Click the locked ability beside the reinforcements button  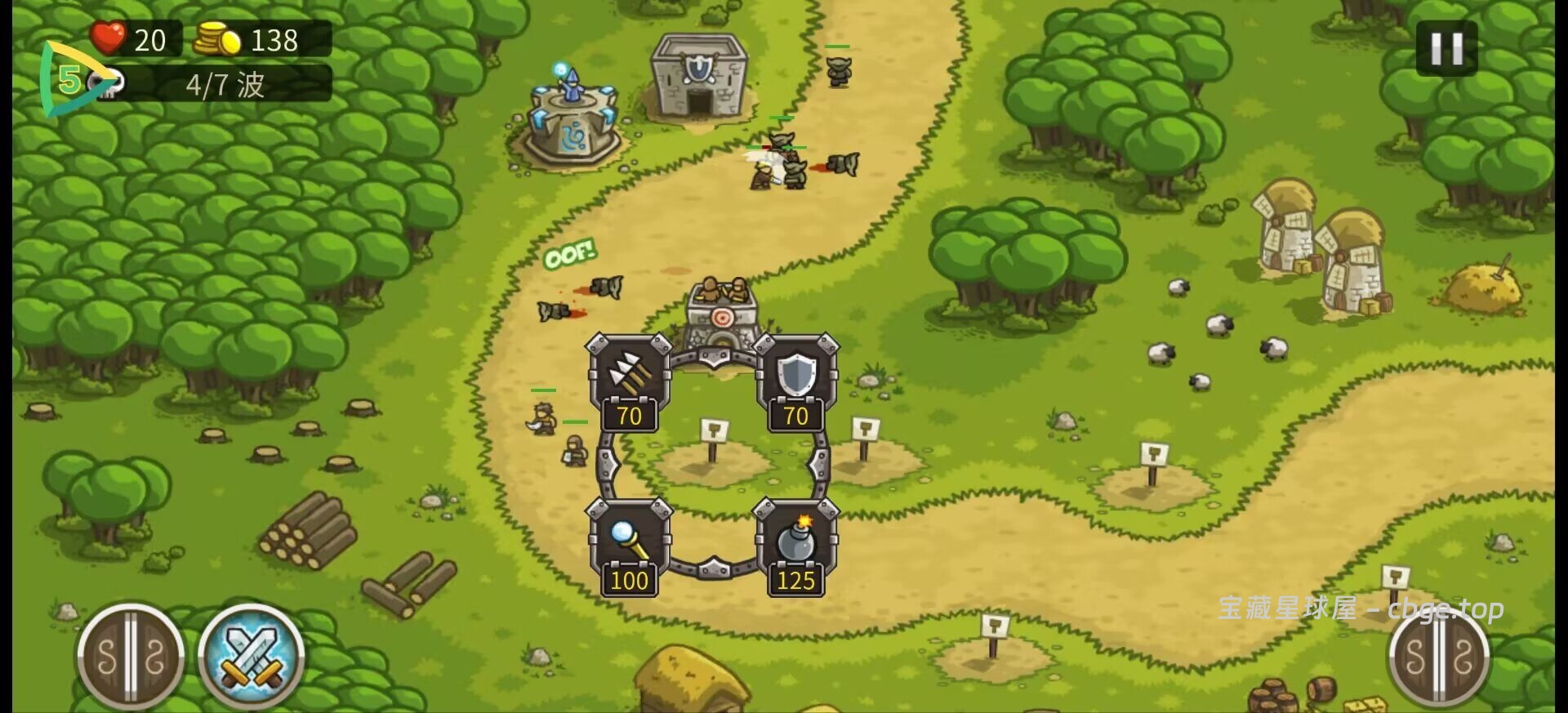[x=131, y=657]
